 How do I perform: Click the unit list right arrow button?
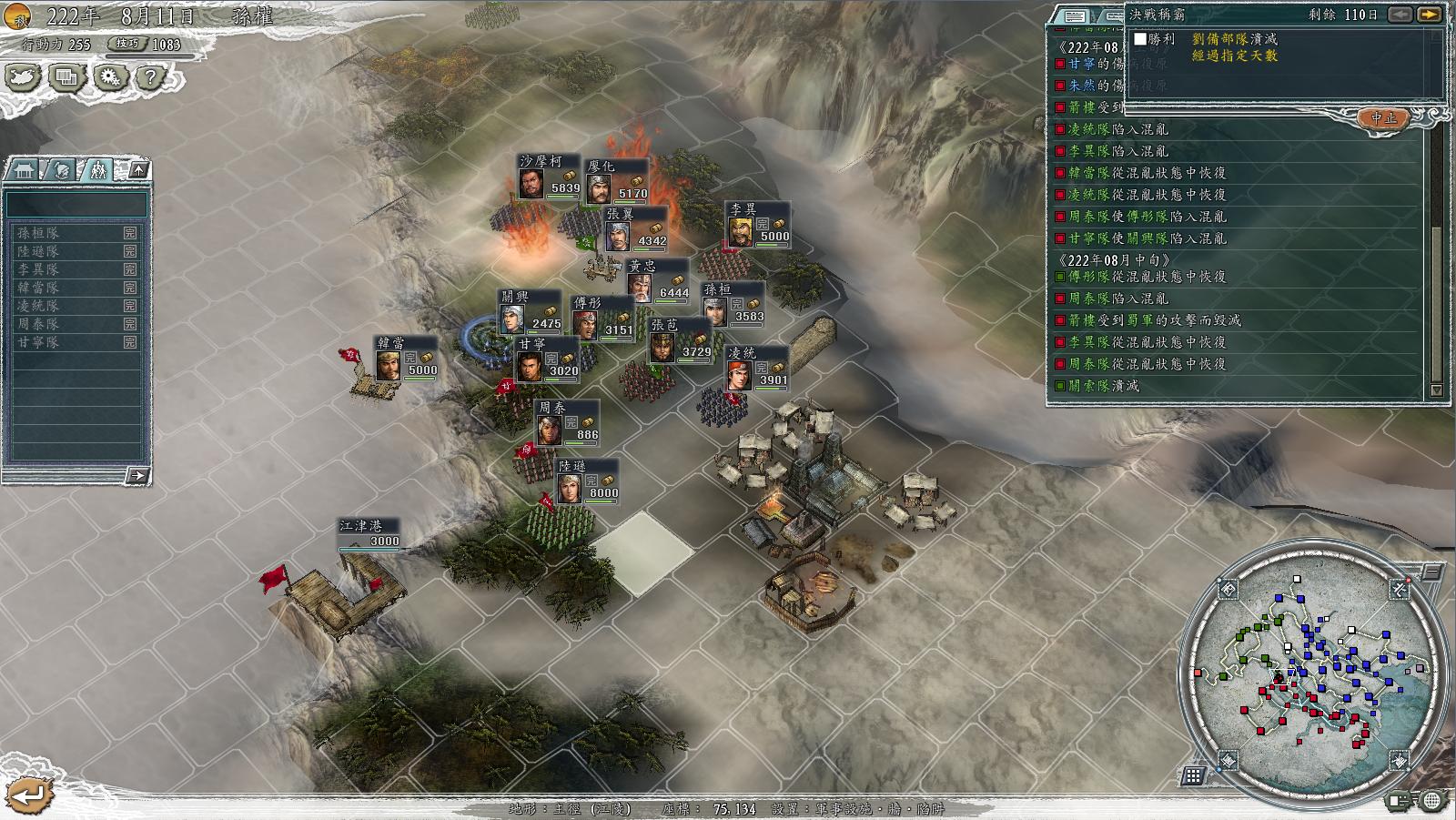point(136,475)
